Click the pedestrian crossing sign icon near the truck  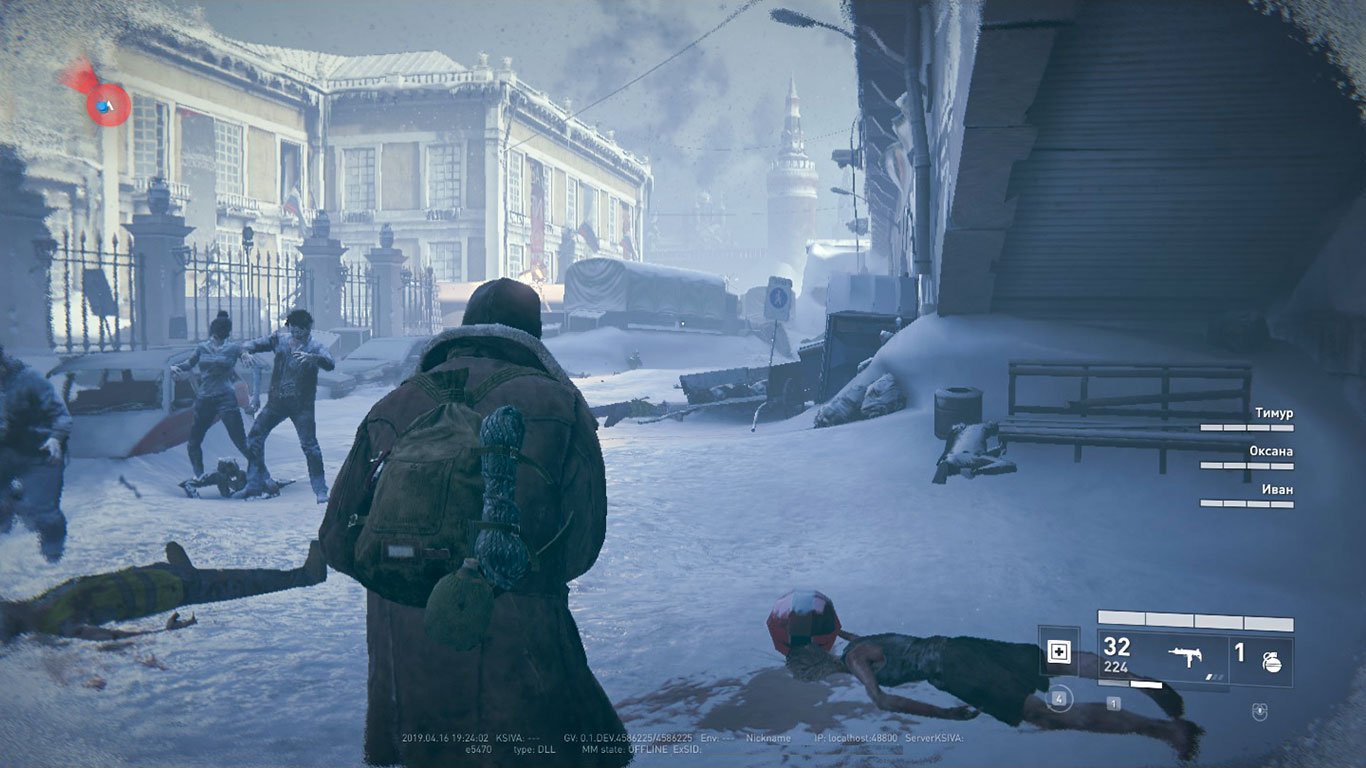click(x=776, y=295)
